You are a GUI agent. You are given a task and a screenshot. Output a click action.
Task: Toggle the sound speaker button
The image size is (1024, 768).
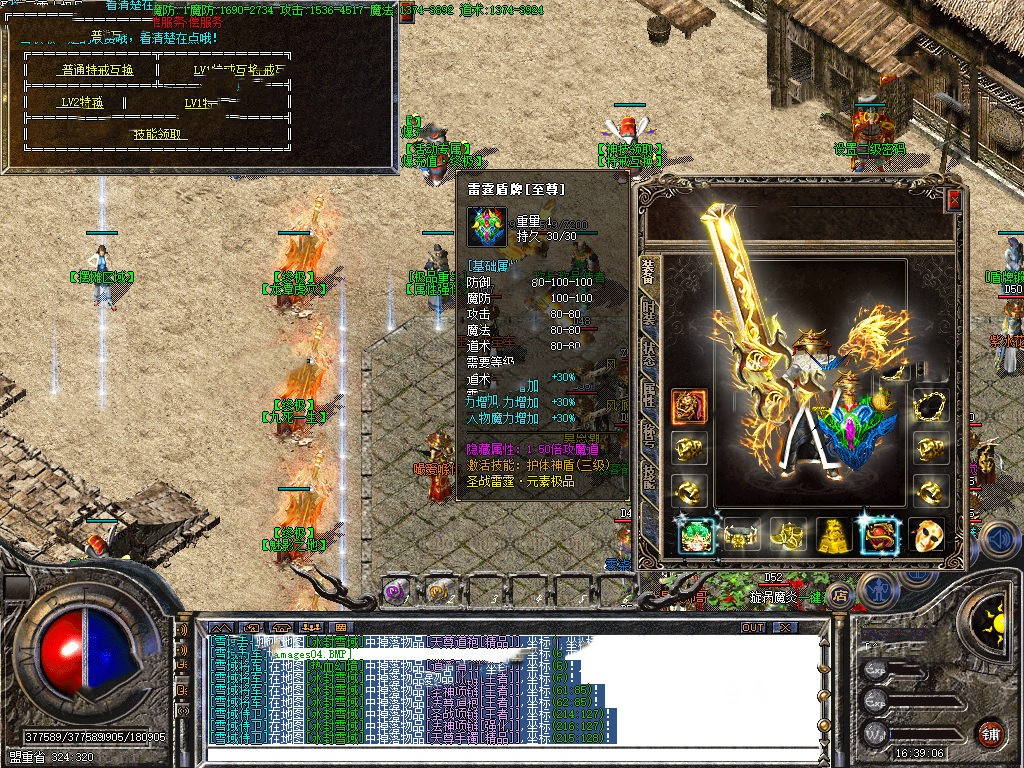click(996, 540)
